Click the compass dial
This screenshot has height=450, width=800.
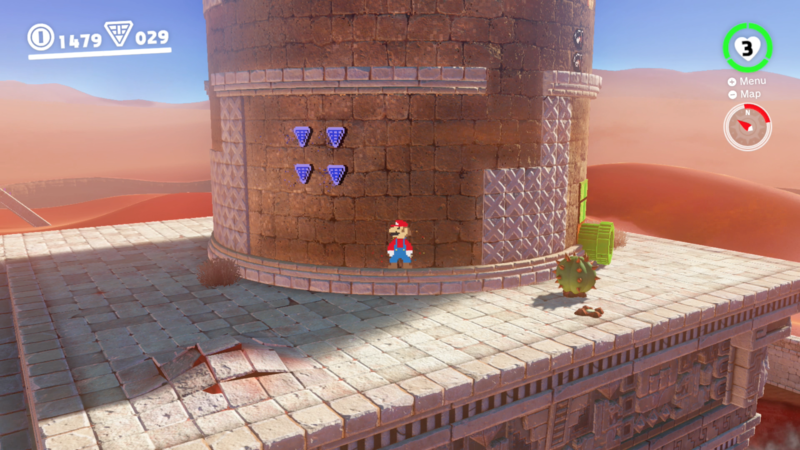746,127
